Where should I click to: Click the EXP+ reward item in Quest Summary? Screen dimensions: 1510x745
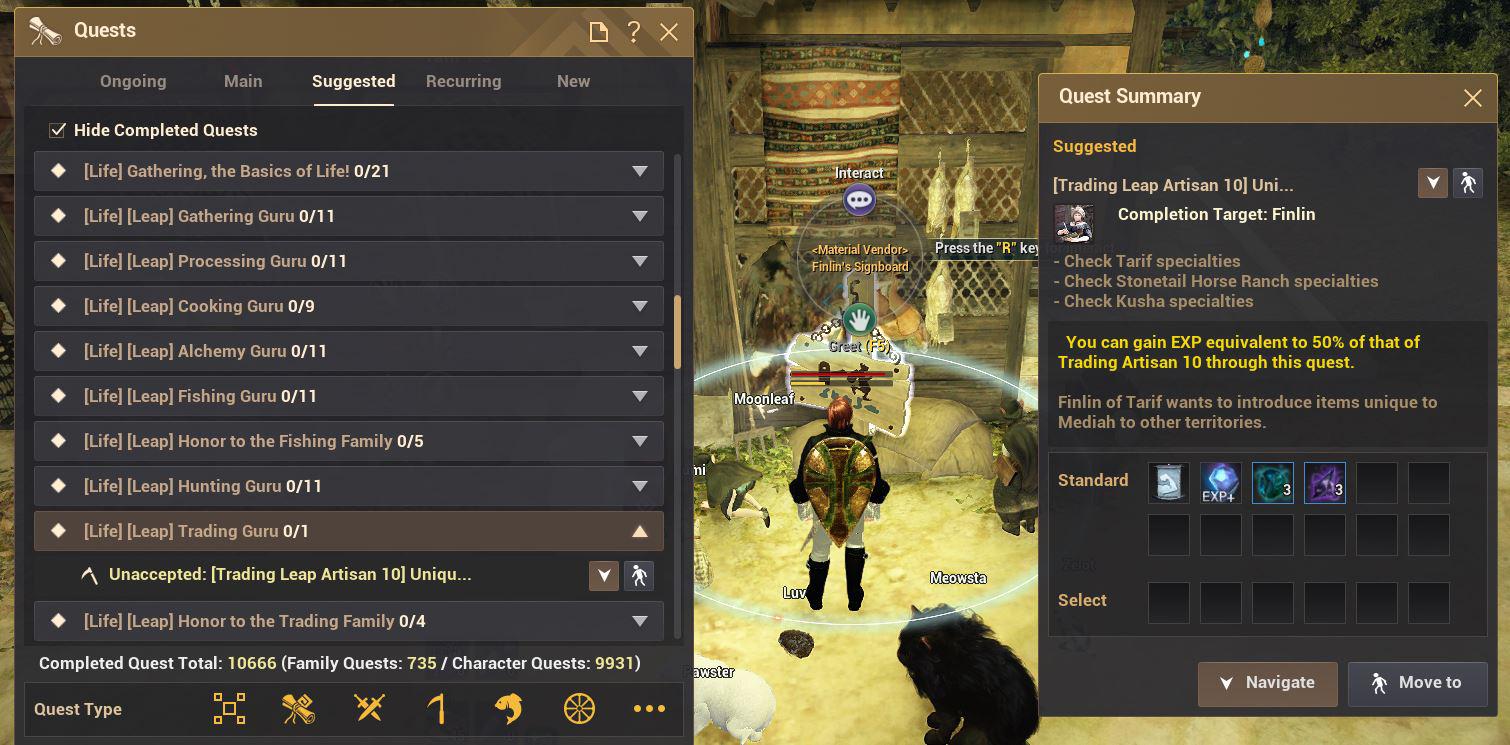coord(1220,483)
